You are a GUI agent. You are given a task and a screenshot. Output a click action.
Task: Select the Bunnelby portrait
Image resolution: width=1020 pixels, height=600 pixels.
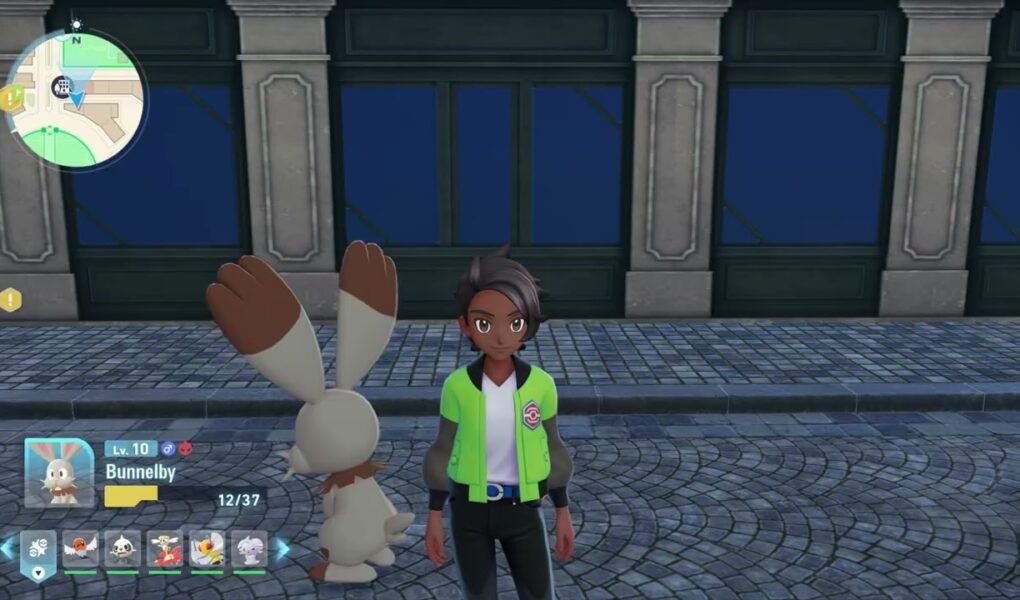pyautogui.click(x=59, y=473)
